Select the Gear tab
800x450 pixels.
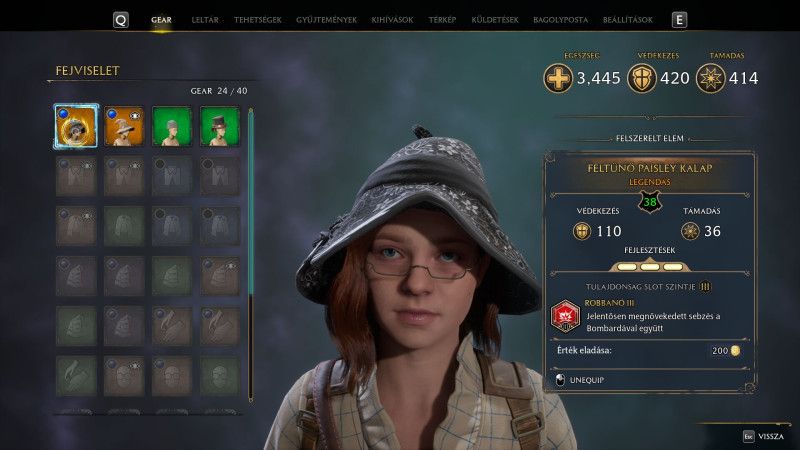(161, 20)
